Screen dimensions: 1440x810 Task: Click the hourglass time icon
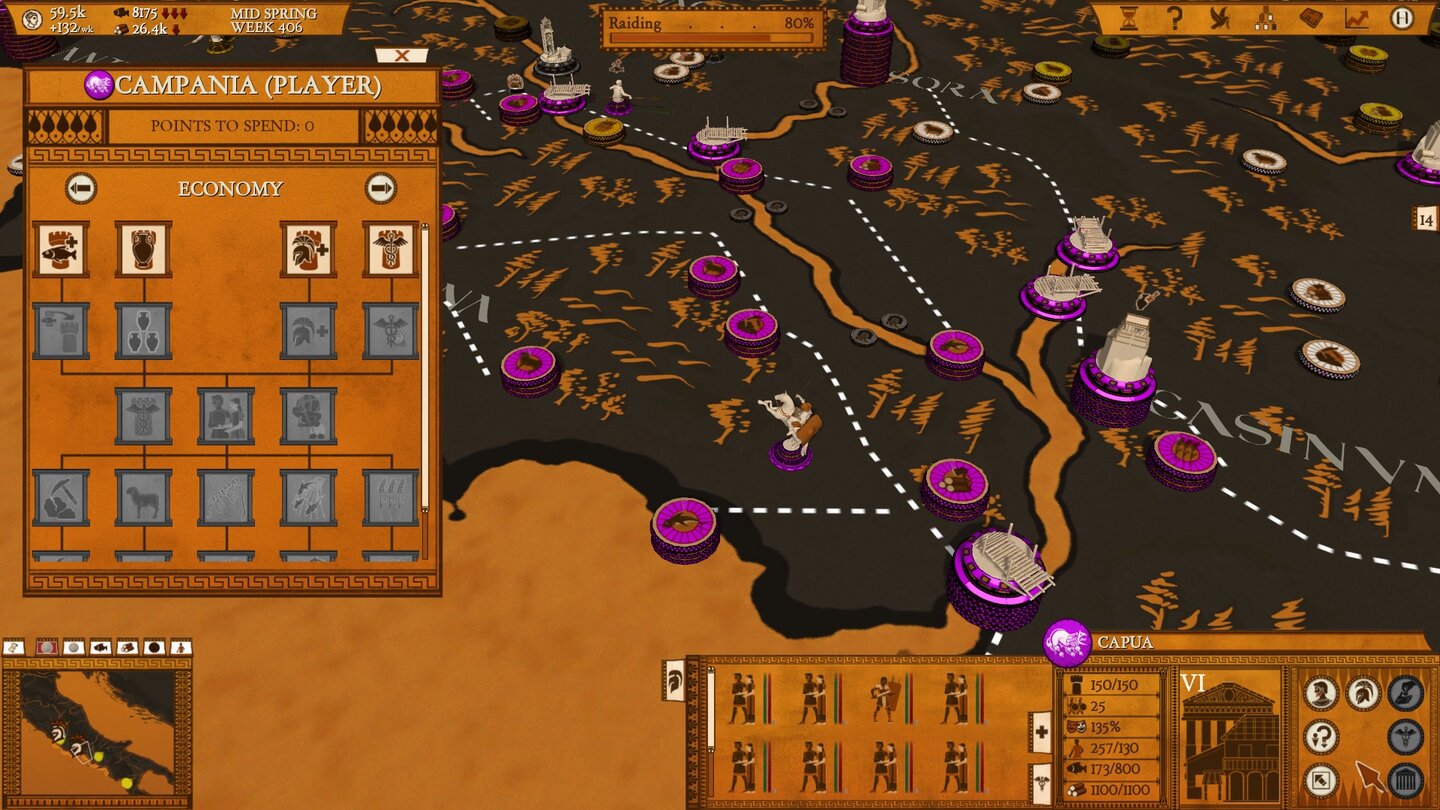pyautogui.click(x=1128, y=20)
